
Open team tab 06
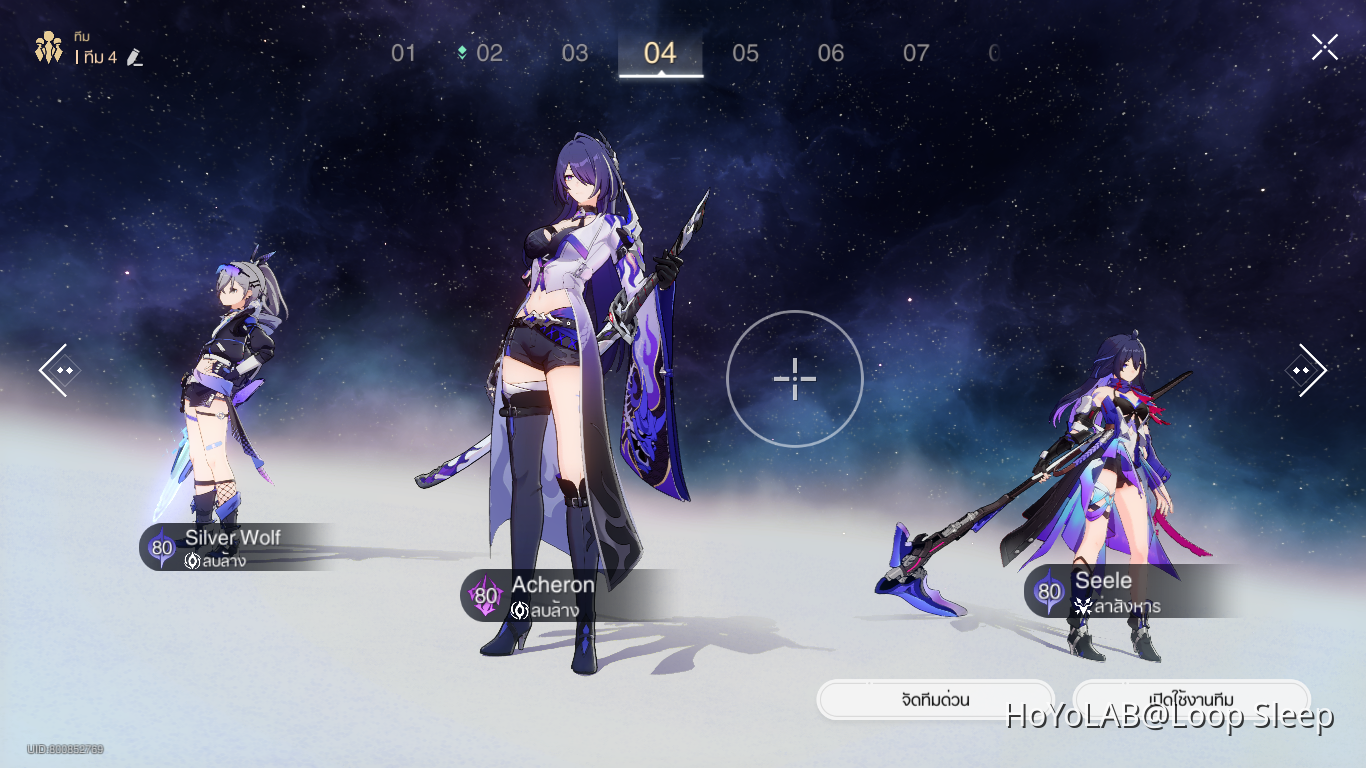pos(831,54)
